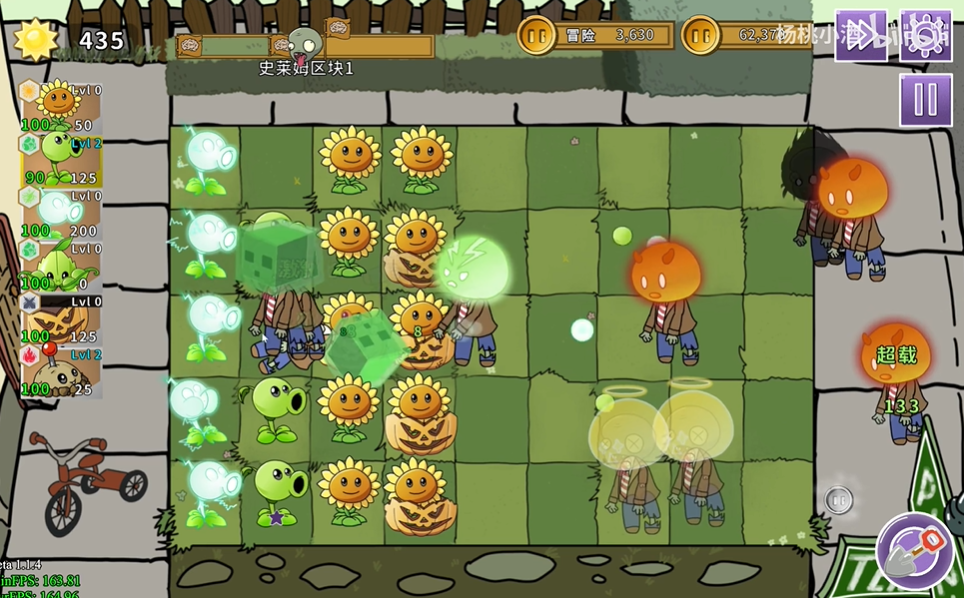Open the gear settings menu
Image resolution: width=964 pixels, height=598 pixels.
pyautogui.click(x=925, y=35)
